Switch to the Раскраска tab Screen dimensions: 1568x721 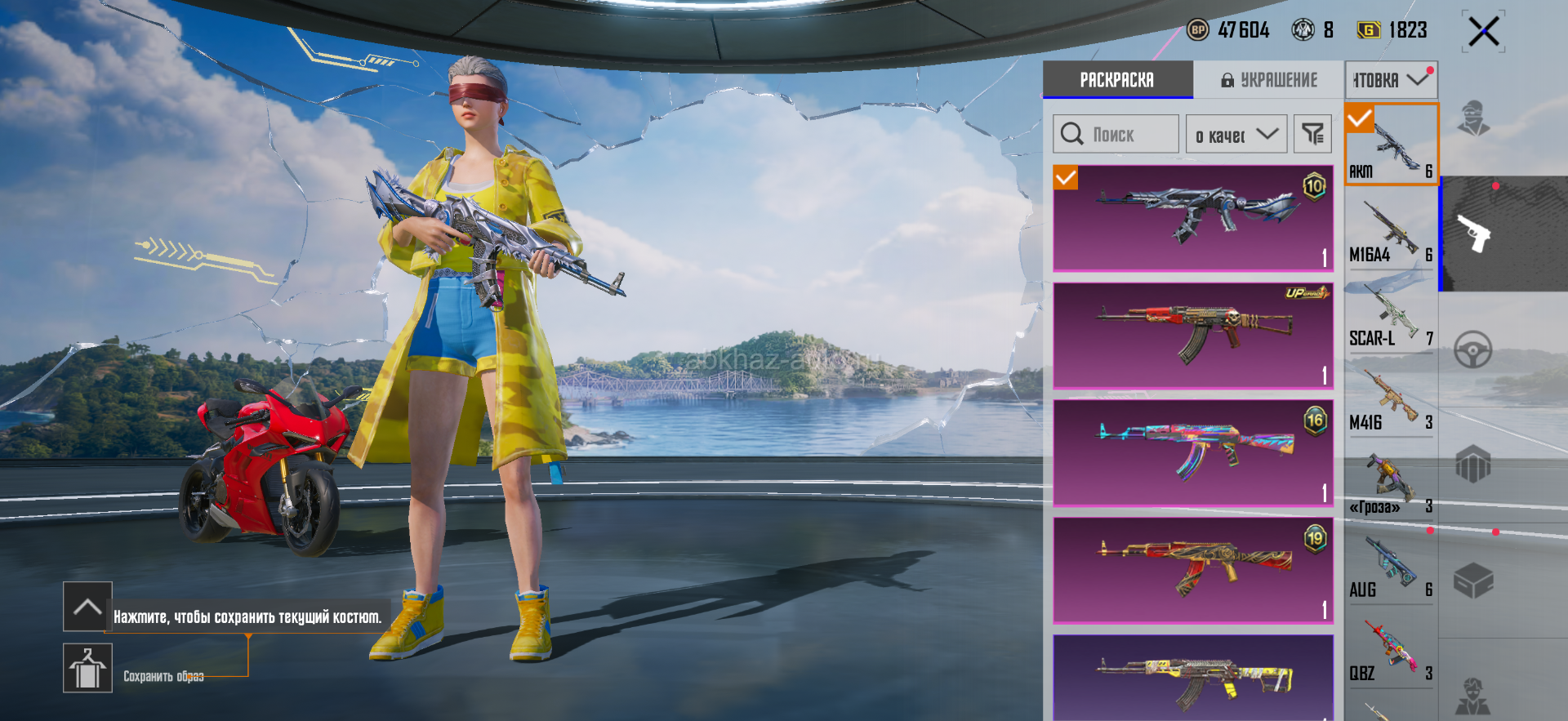[x=1117, y=80]
